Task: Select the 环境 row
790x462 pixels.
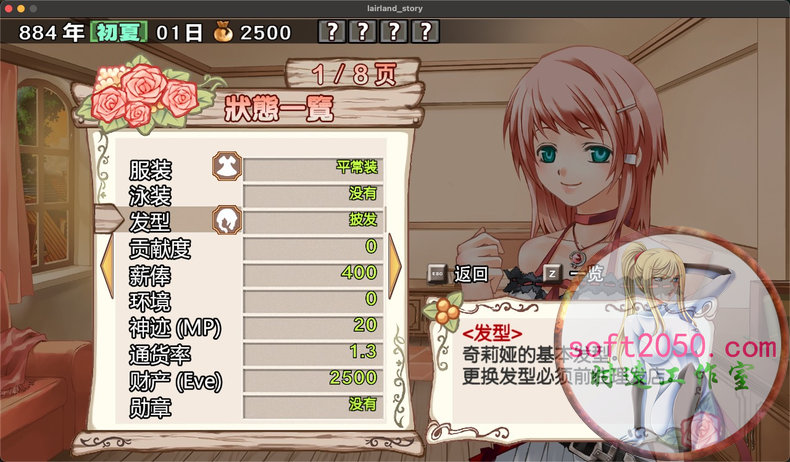Action: [x=255, y=299]
